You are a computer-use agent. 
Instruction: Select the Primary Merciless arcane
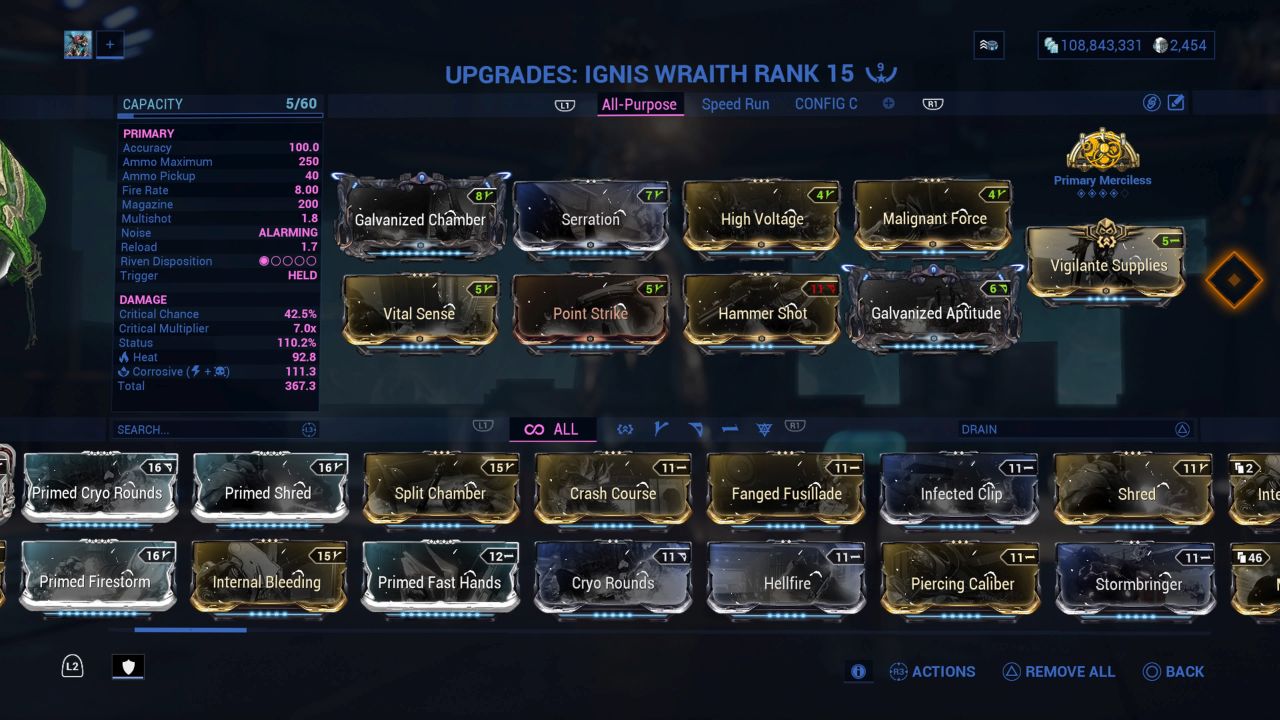[x=1103, y=155]
